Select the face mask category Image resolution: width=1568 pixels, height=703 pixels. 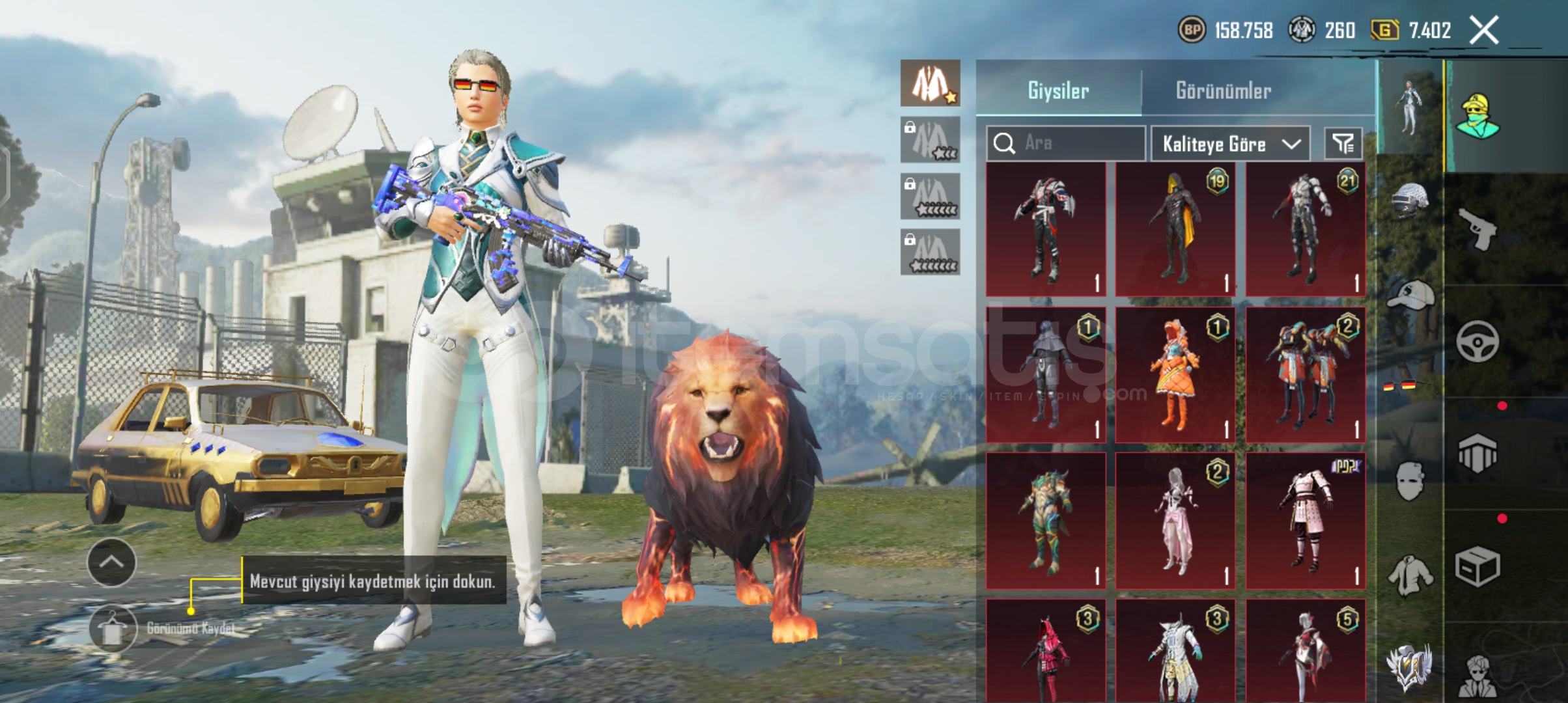(x=1410, y=482)
